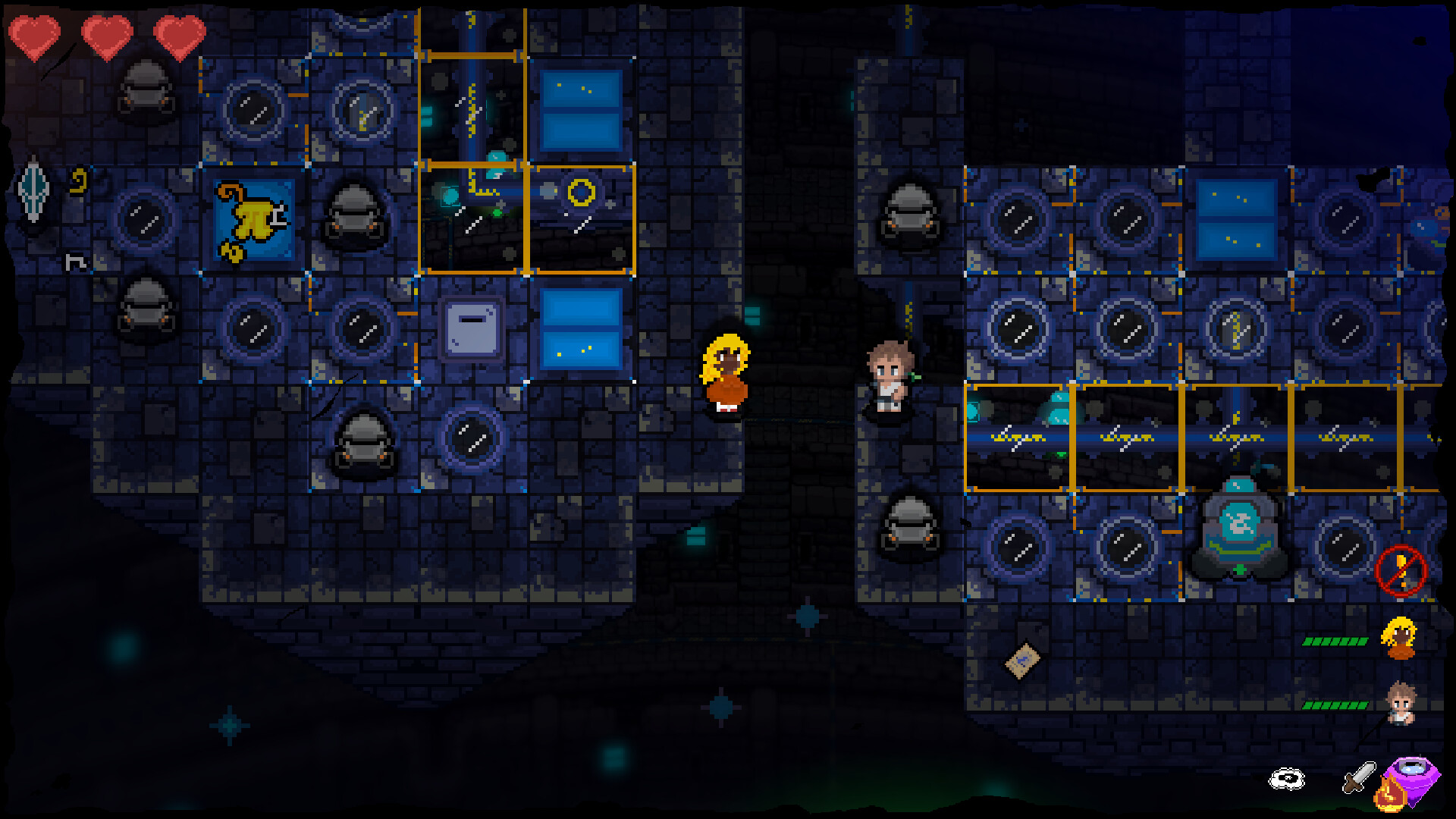Click the small paper note on the floor
Screen dimensions: 1456x819
pyautogui.click(x=1024, y=660)
